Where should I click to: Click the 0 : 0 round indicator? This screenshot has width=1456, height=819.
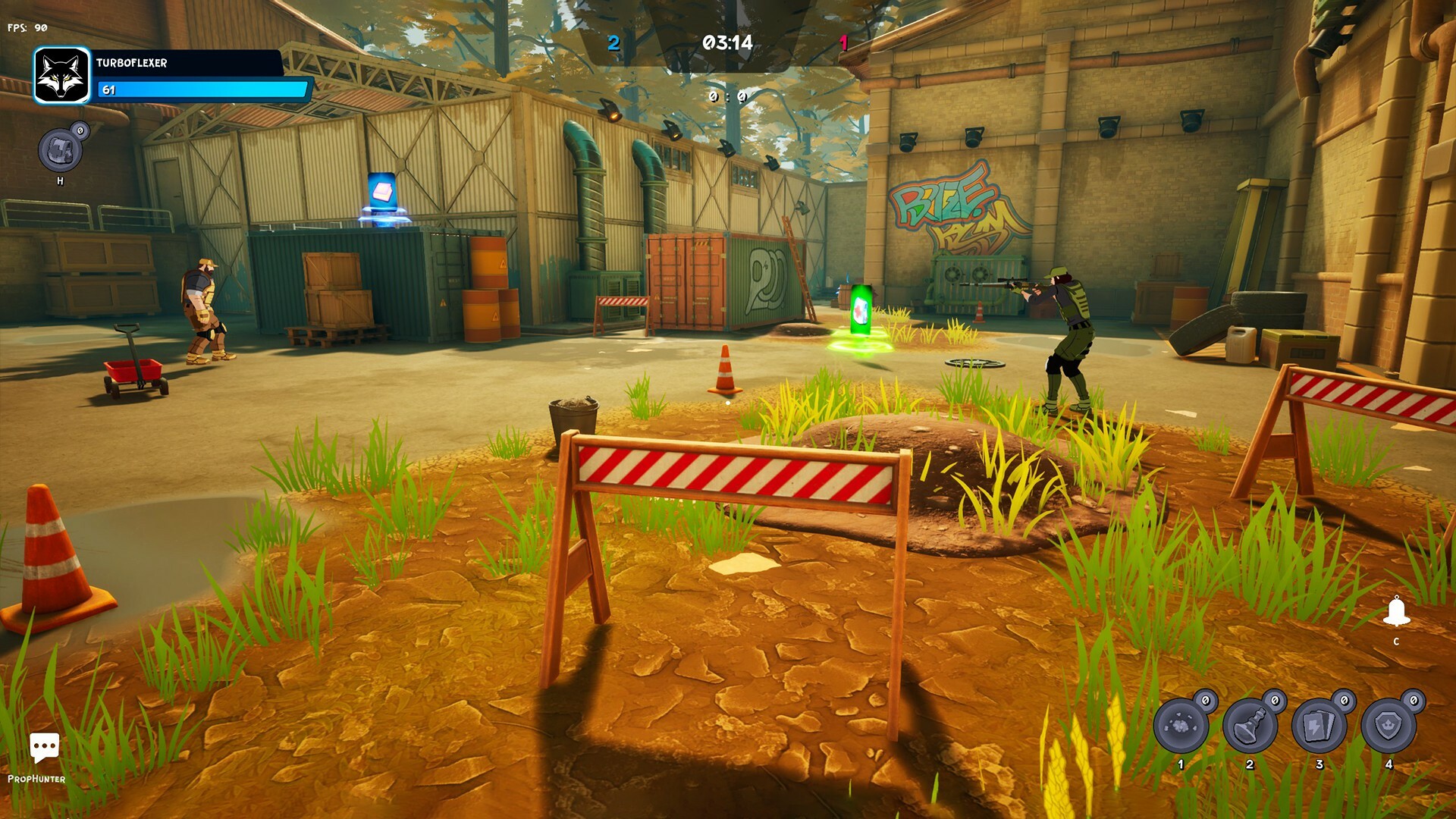click(728, 97)
